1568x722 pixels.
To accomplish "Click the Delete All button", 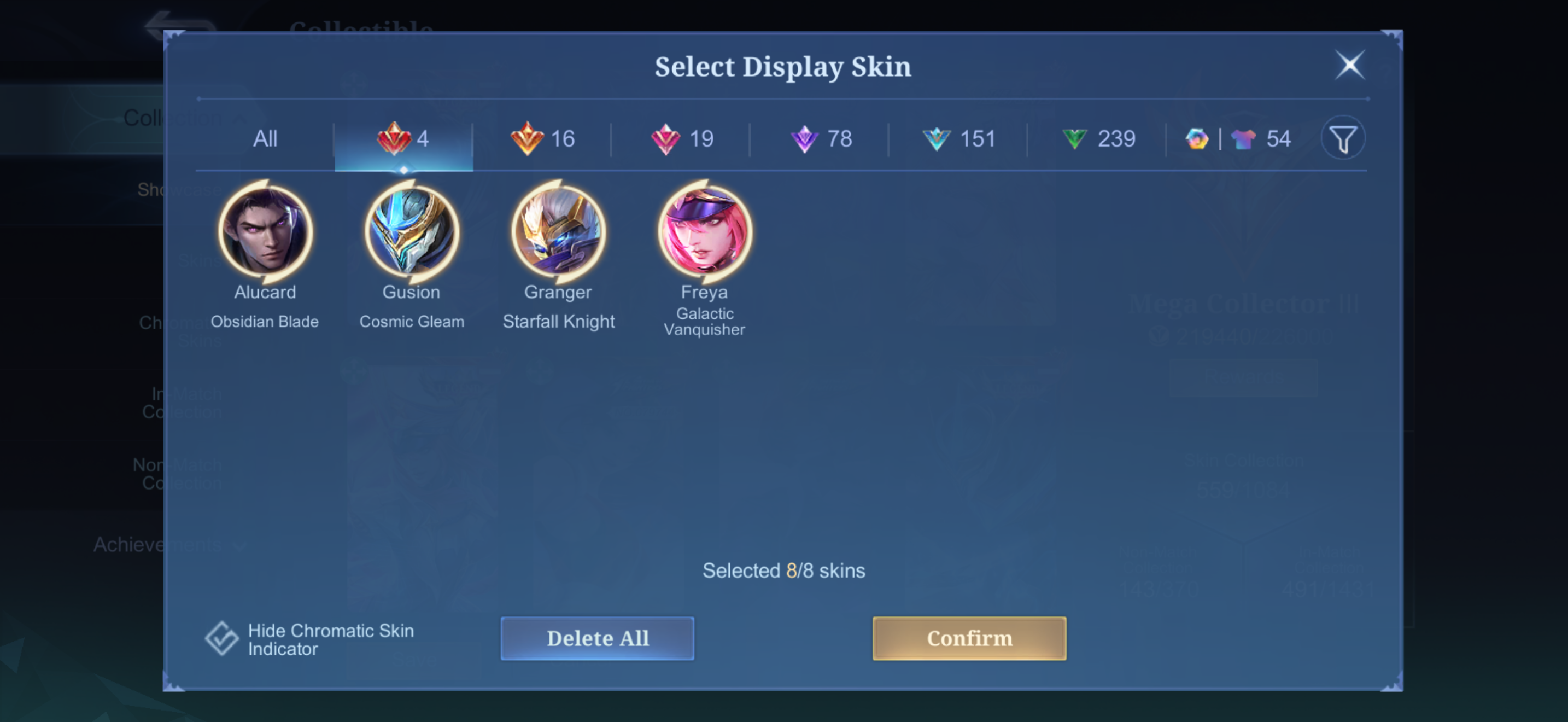I will tap(597, 639).
